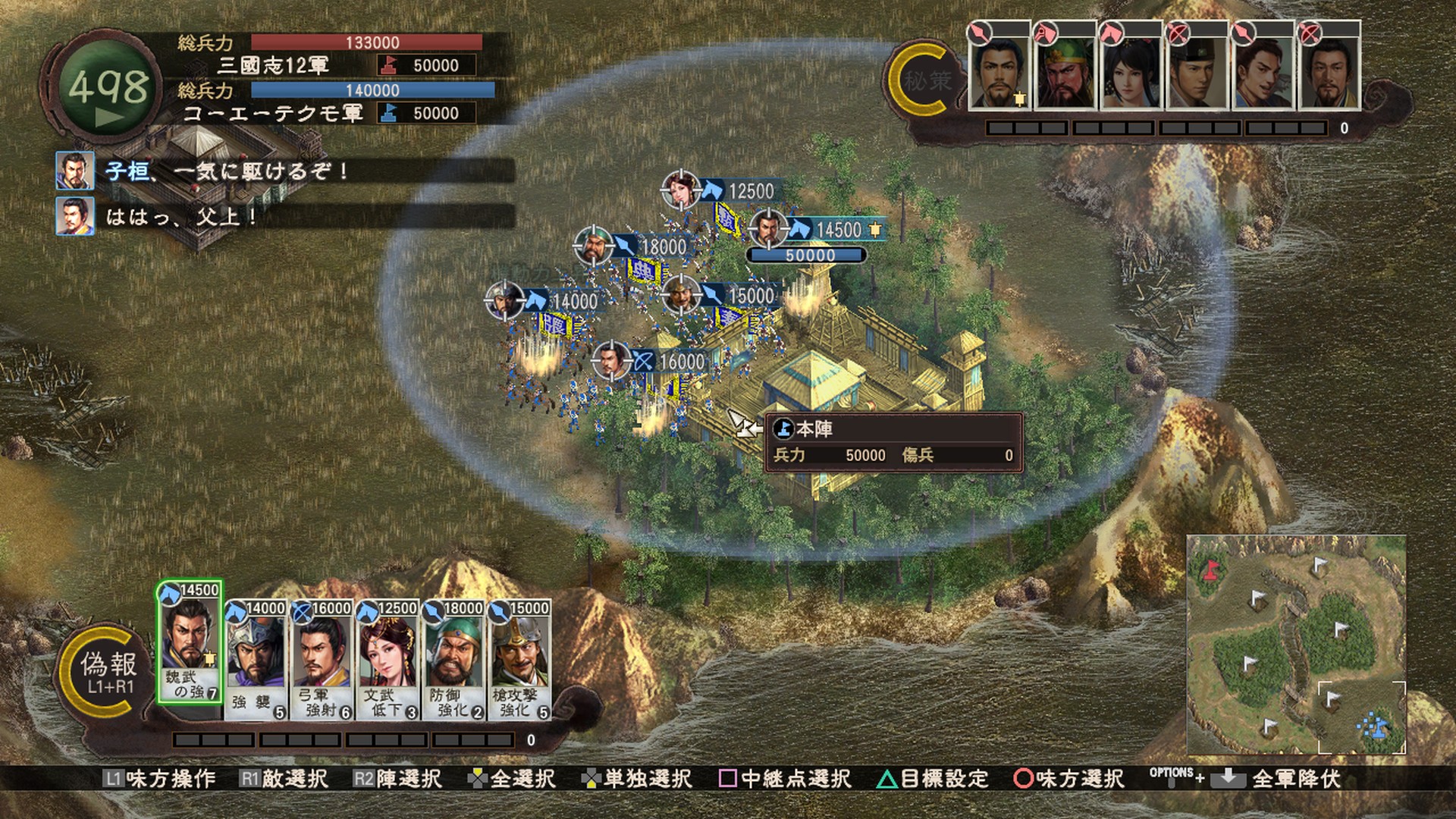Screen dimensions: 1456x819
Task: Select the archer unit marker with 16000 troops
Action: (x=611, y=361)
